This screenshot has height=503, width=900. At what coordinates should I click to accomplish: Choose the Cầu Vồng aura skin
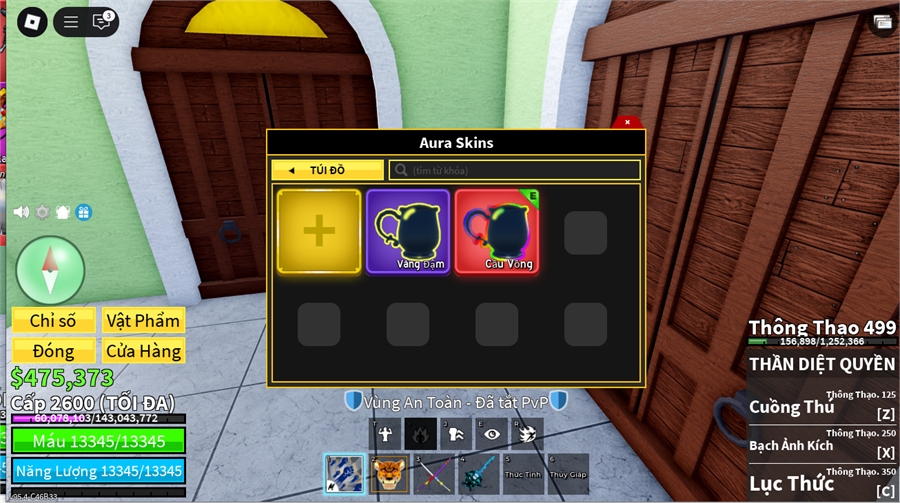[496, 231]
